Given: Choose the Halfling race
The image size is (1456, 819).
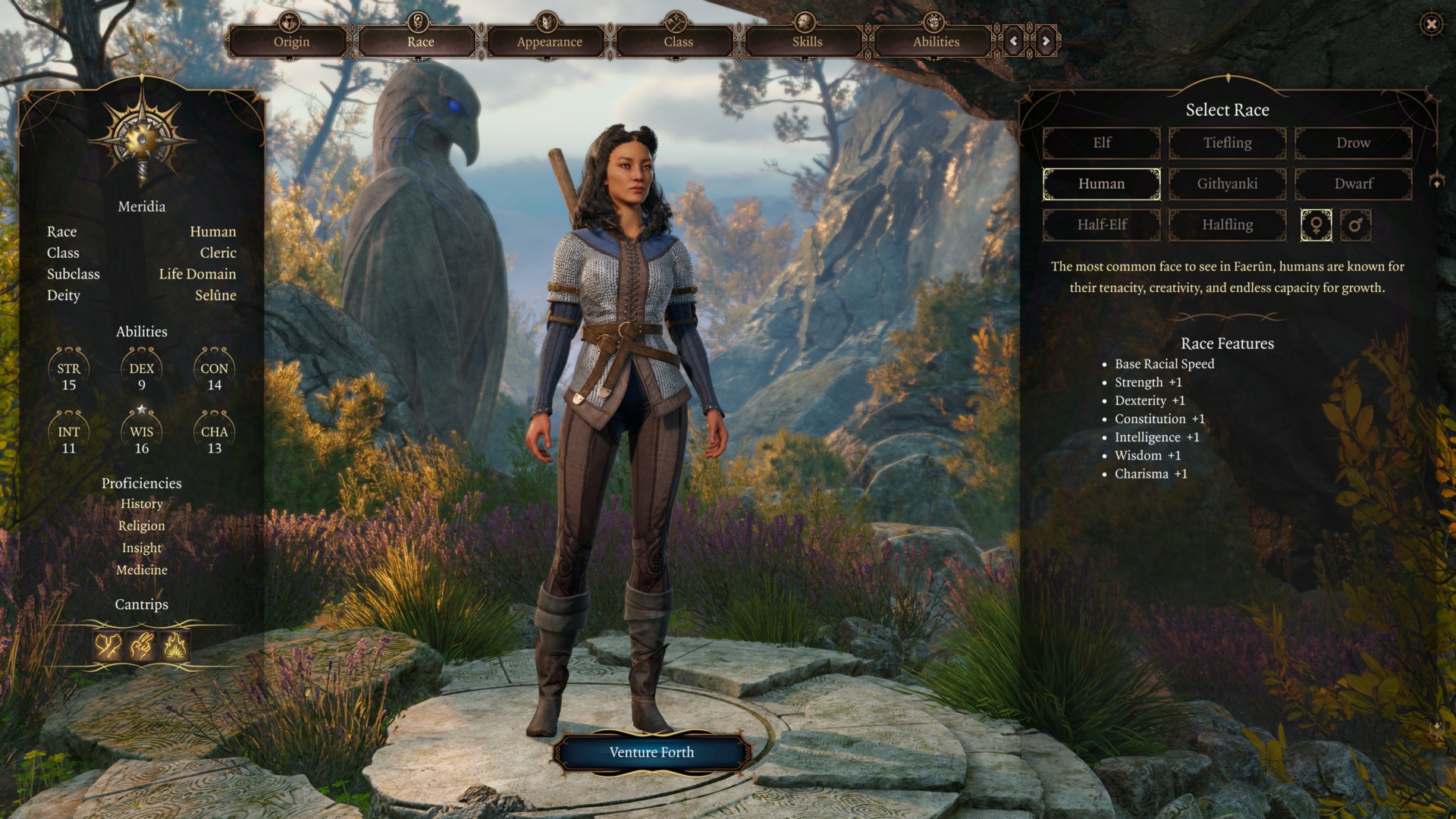Looking at the screenshot, I should pos(1227,224).
